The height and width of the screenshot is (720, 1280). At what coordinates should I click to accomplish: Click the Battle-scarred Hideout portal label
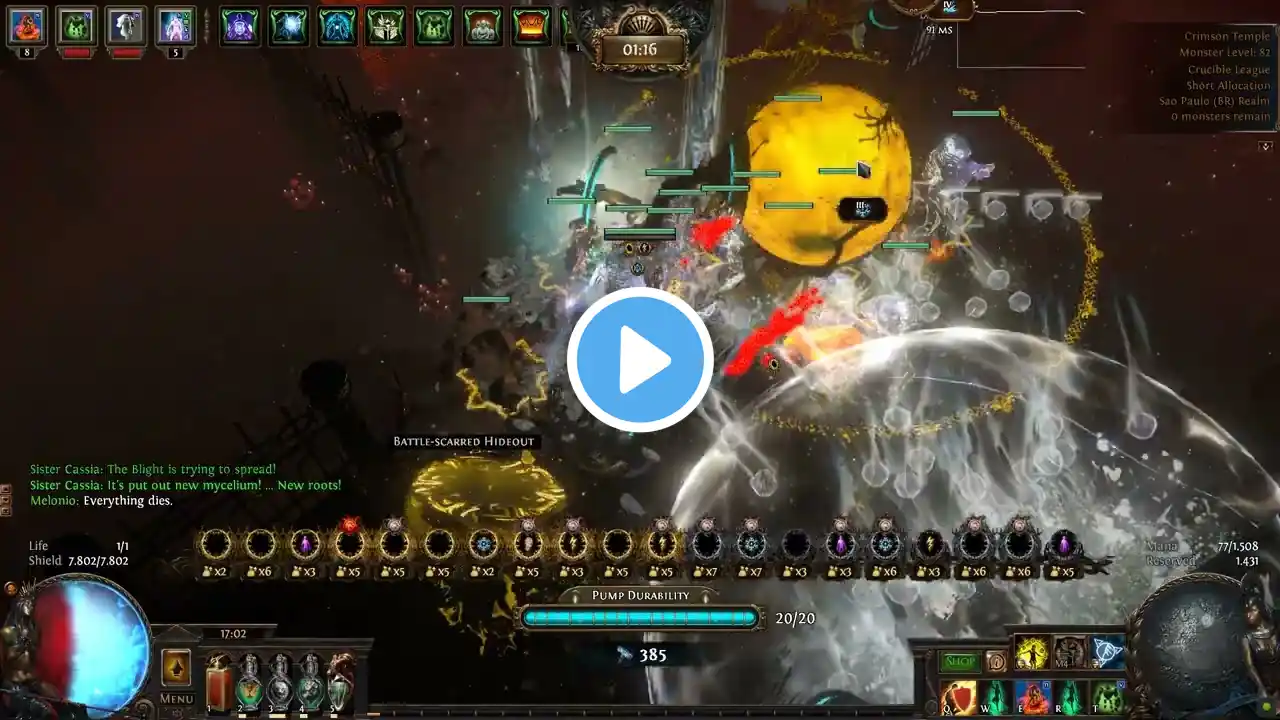[x=465, y=442]
